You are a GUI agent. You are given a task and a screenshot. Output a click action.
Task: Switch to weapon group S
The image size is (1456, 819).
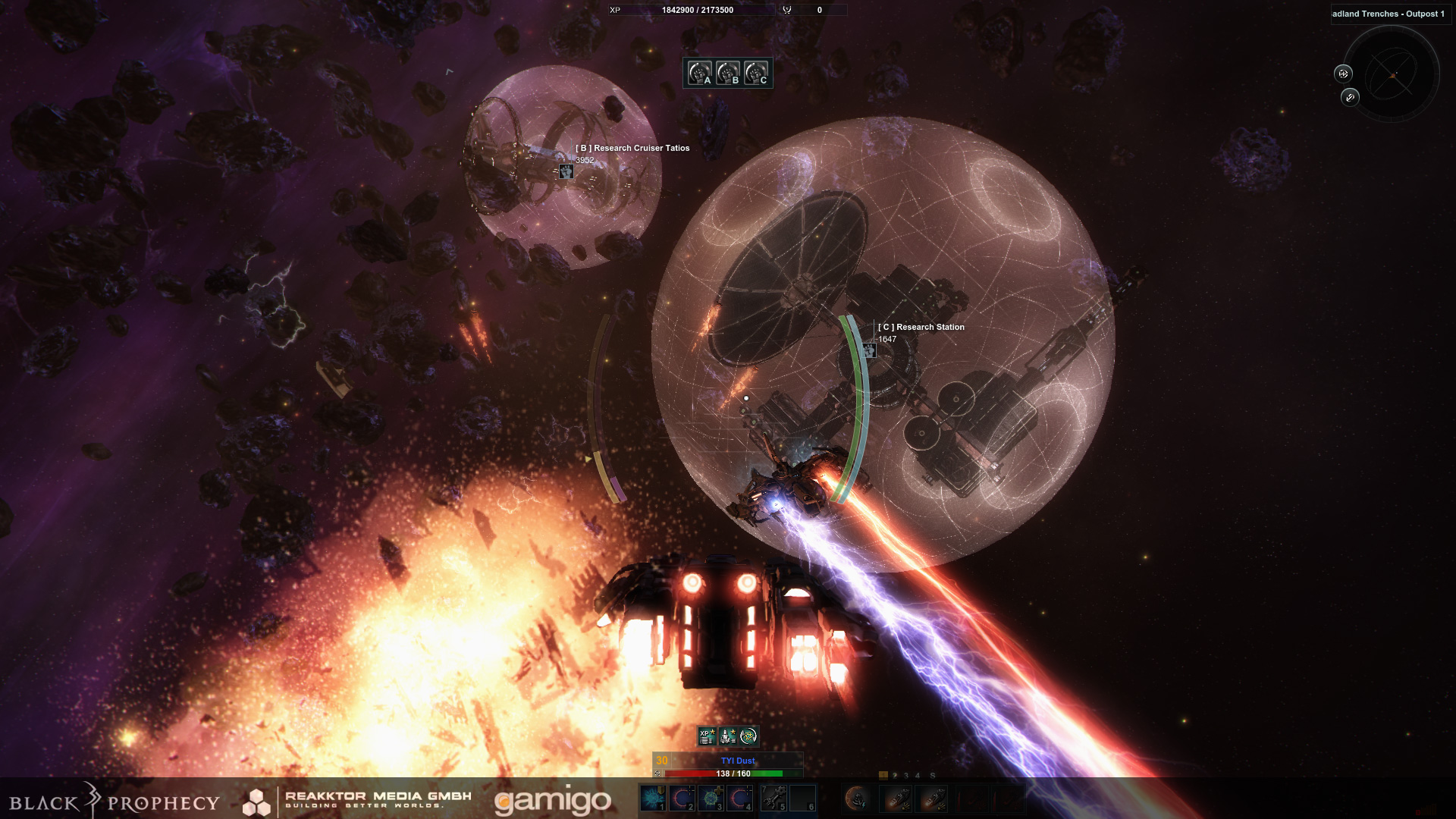coord(933,776)
